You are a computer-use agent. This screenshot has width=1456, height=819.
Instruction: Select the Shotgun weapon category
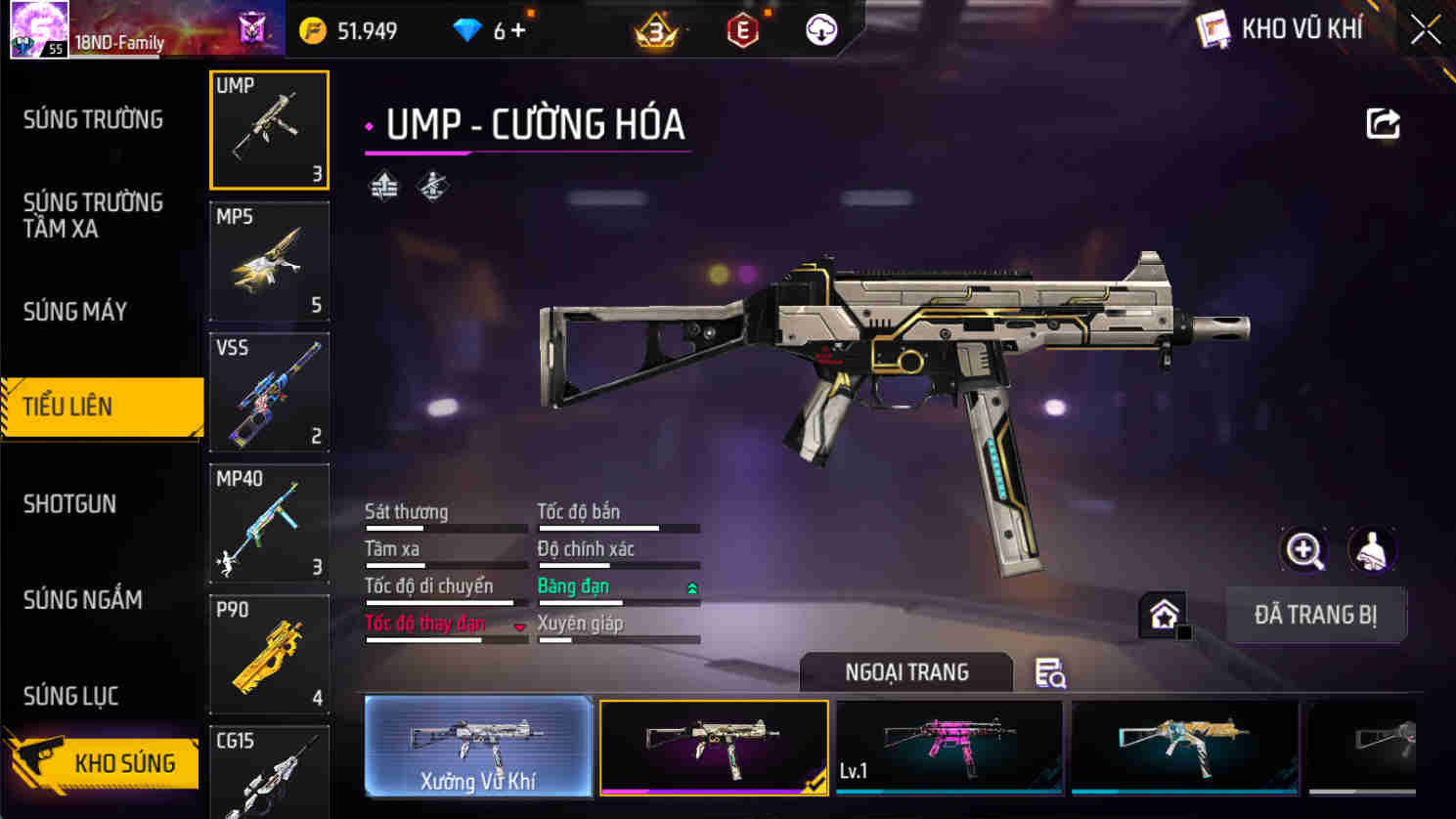tap(69, 504)
